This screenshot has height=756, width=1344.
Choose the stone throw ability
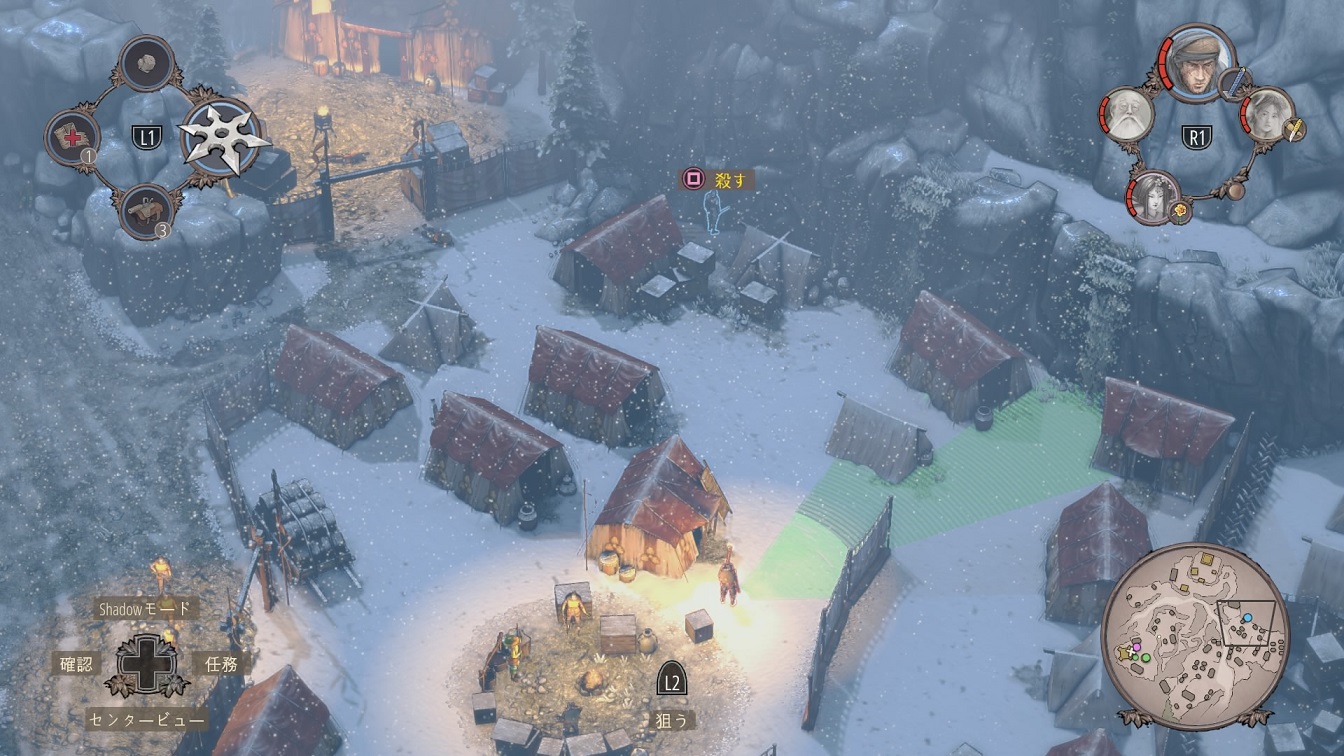coord(147,63)
